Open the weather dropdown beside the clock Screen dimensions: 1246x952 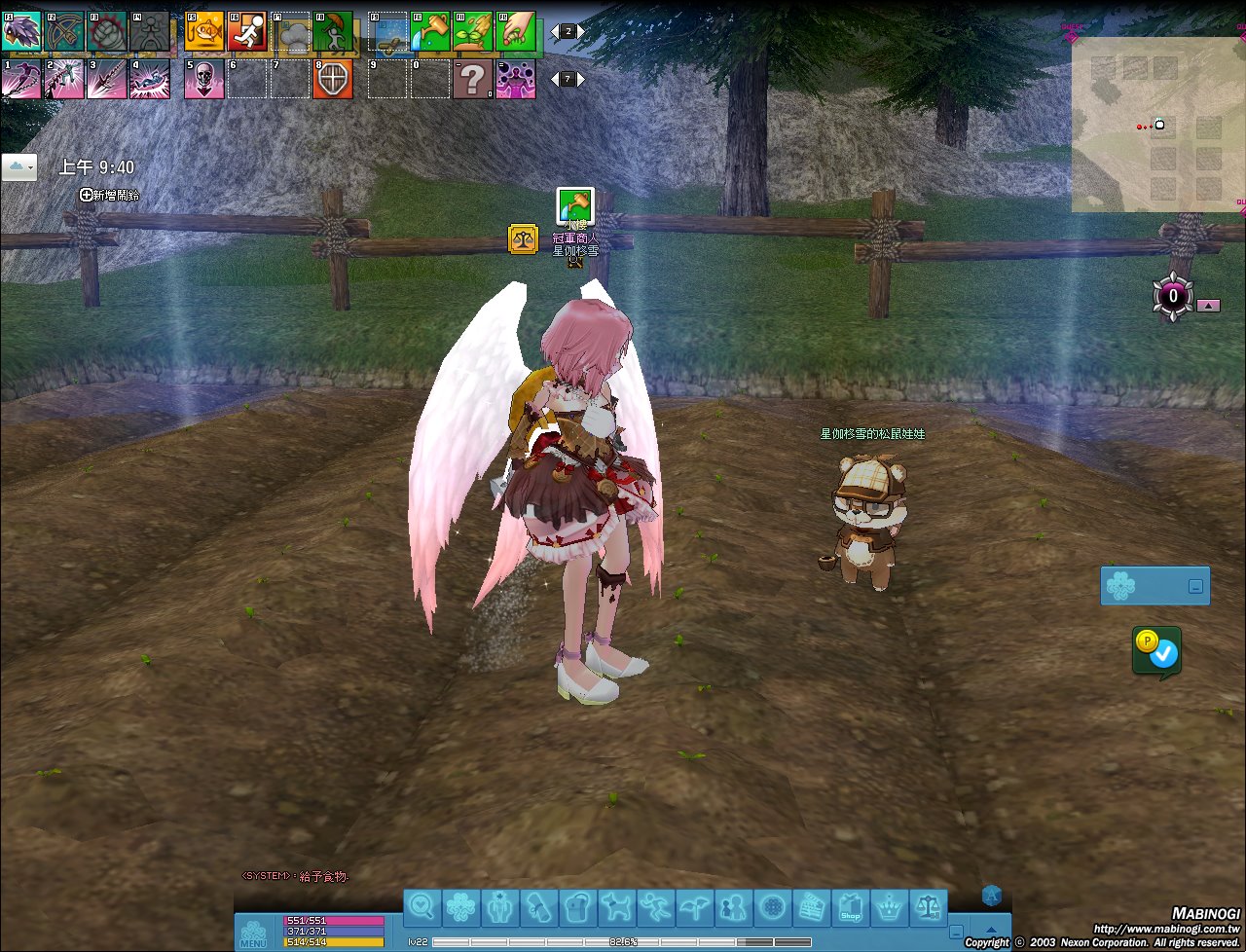click(x=19, y=167)
